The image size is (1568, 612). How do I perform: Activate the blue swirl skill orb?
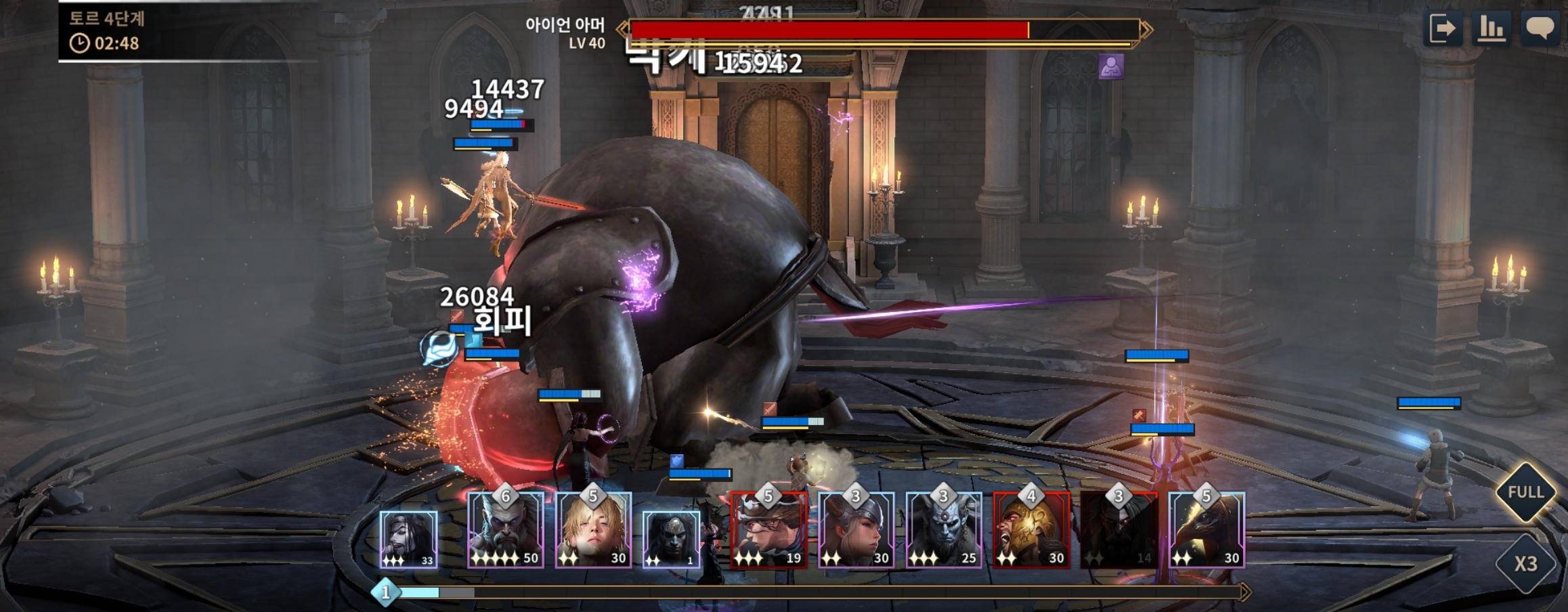tap(439, 349)
